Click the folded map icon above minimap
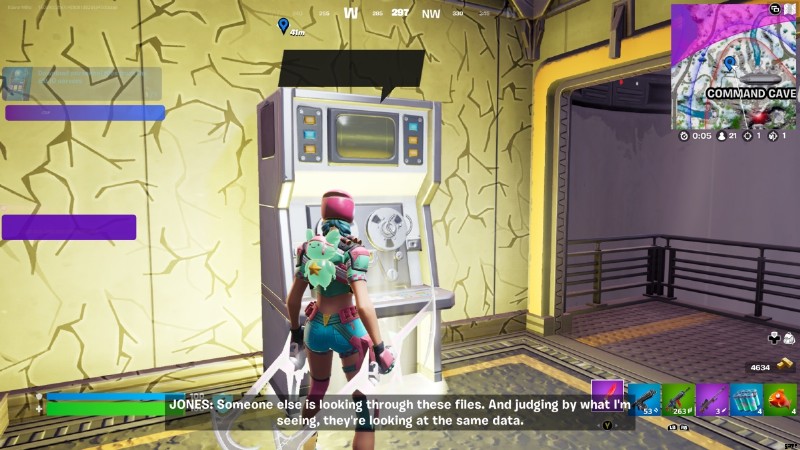800x450 pixels. tap(790, 9)
